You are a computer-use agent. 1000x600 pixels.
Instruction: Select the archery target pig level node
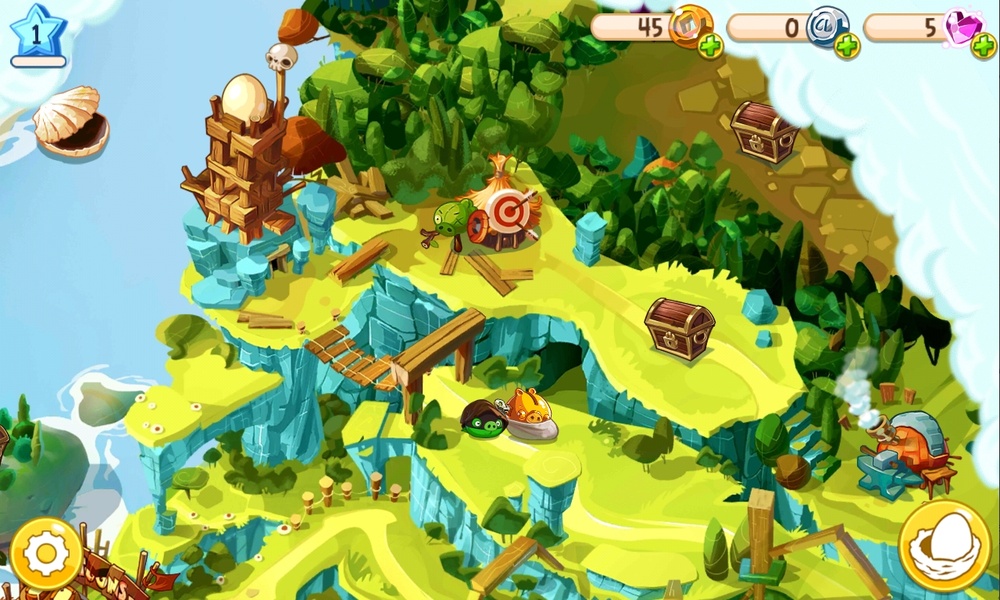[496, 213]
